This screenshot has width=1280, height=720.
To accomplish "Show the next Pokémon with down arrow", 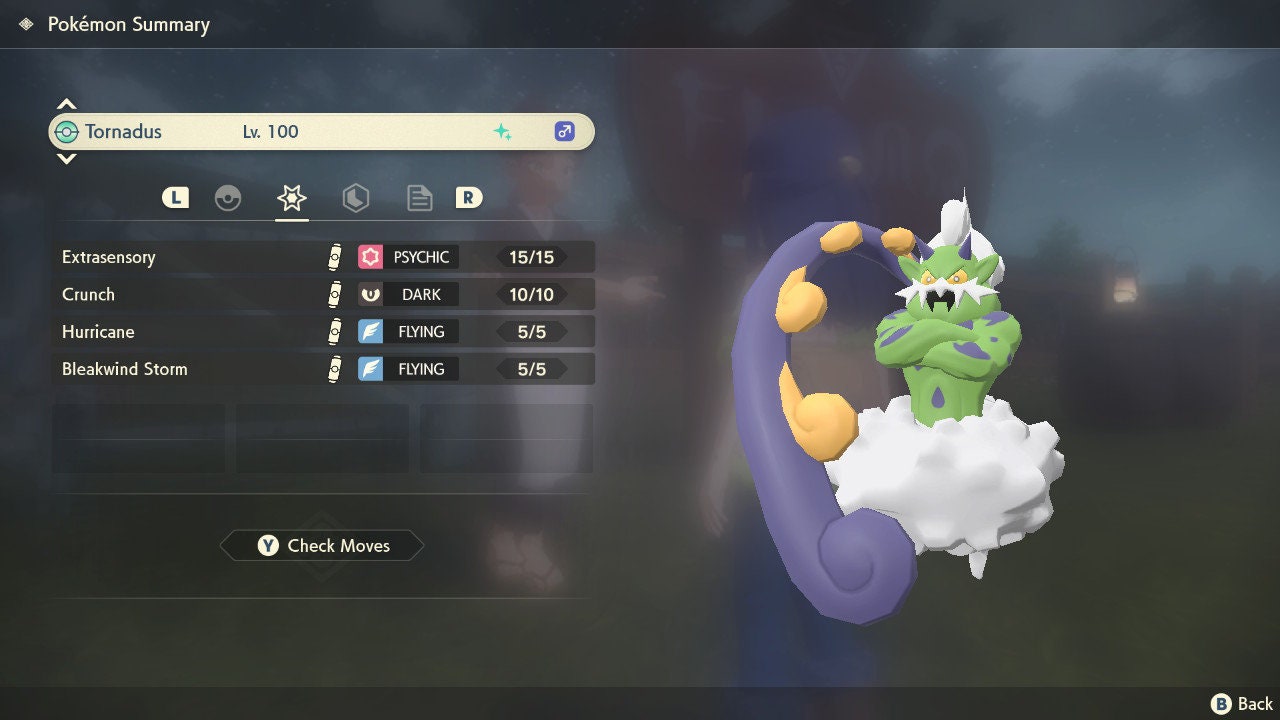I will (x=66, y=158).
